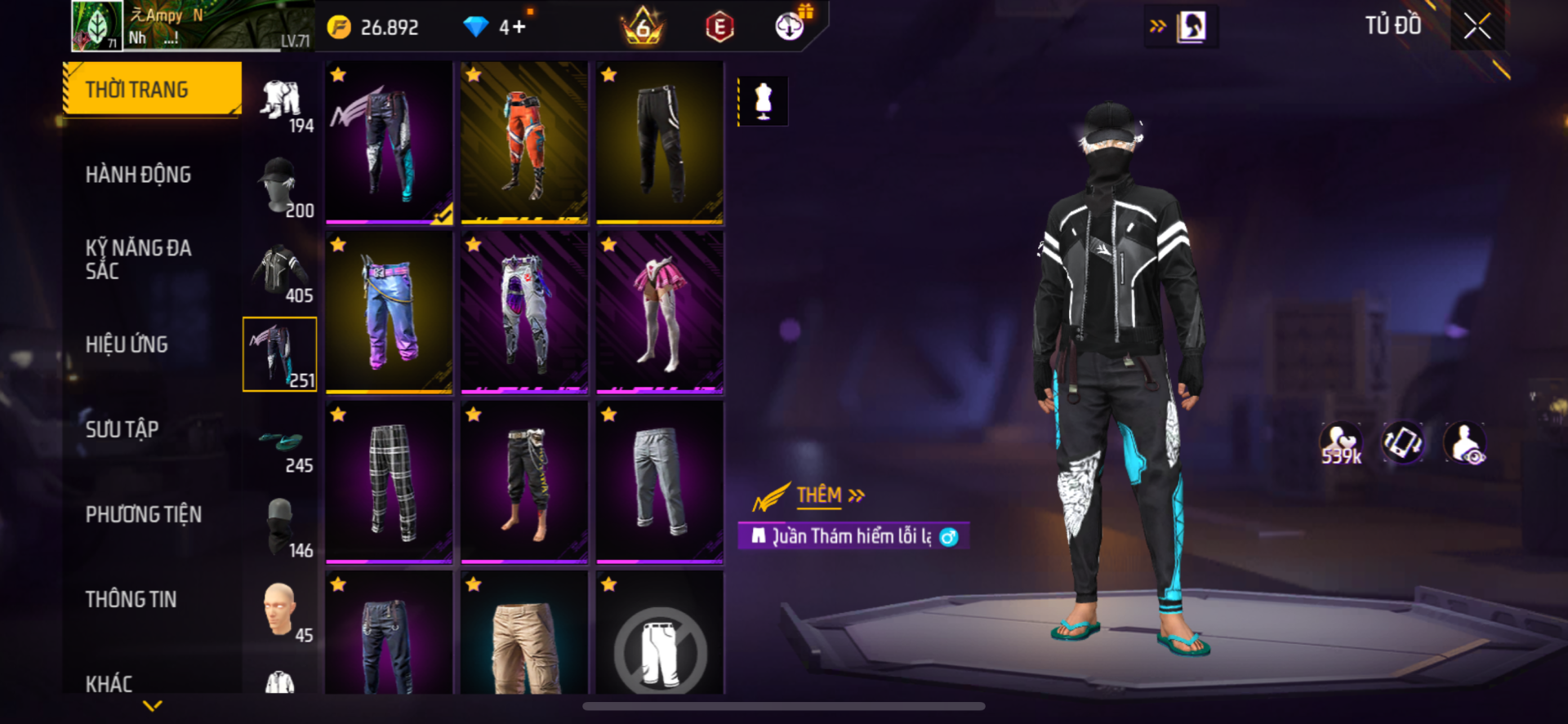The height and width of the screenshot is (724, 1568).
Task: Choose the hat category with 200 items
Action: click(x=280, y=186)
